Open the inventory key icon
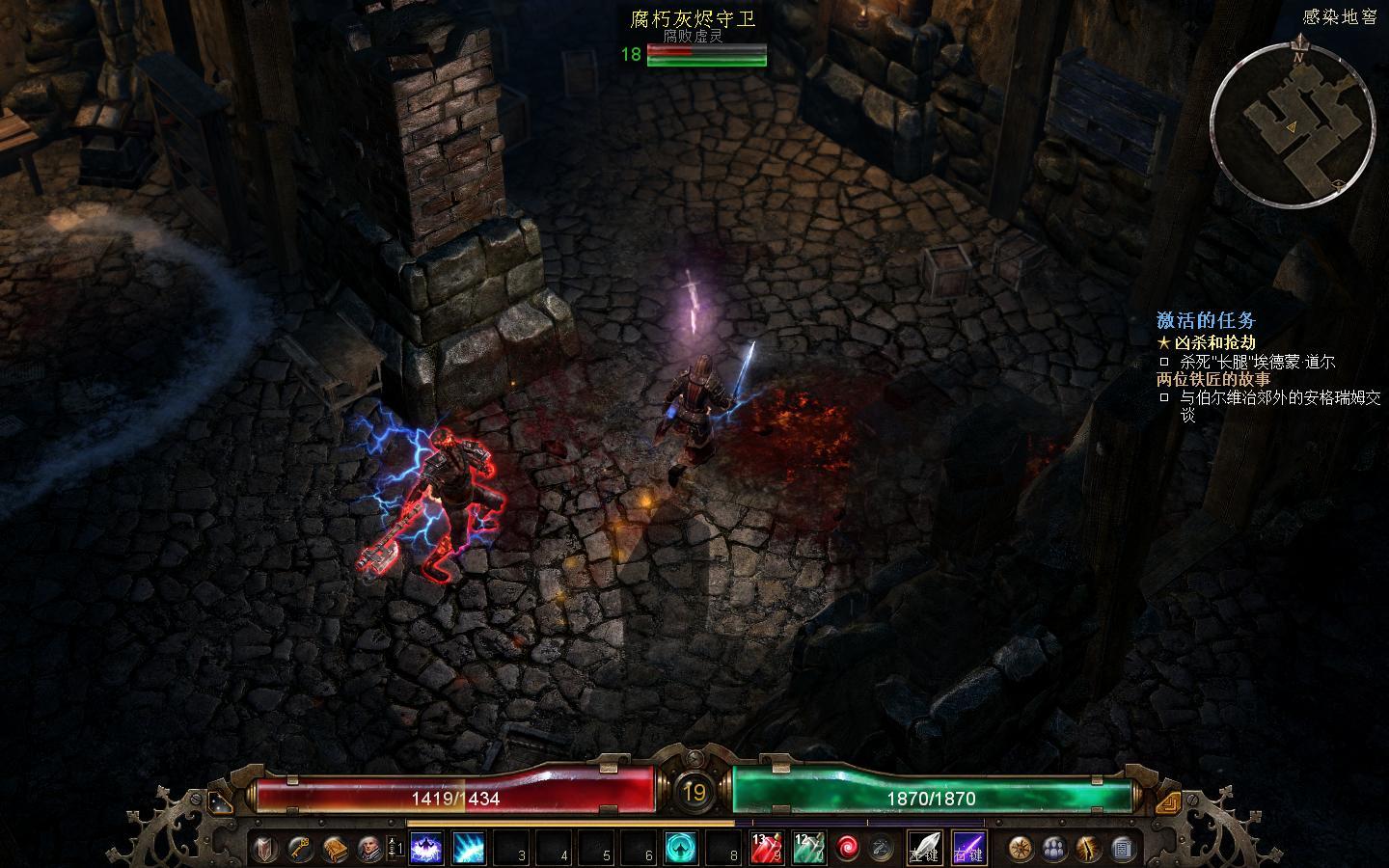 click(x=302, y=849)
